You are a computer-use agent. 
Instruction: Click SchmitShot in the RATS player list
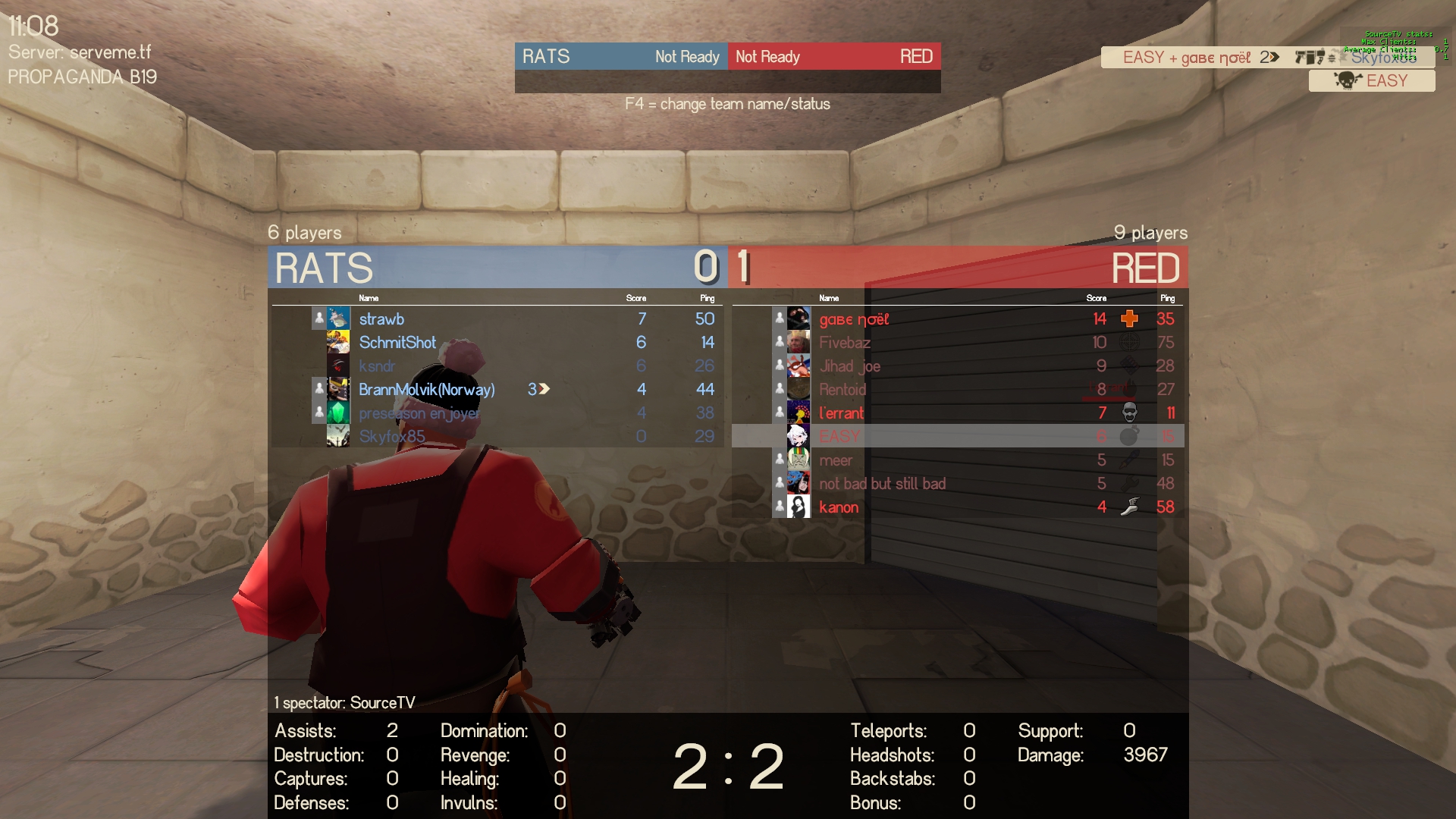pyautogui.click(x=397, y=343)
